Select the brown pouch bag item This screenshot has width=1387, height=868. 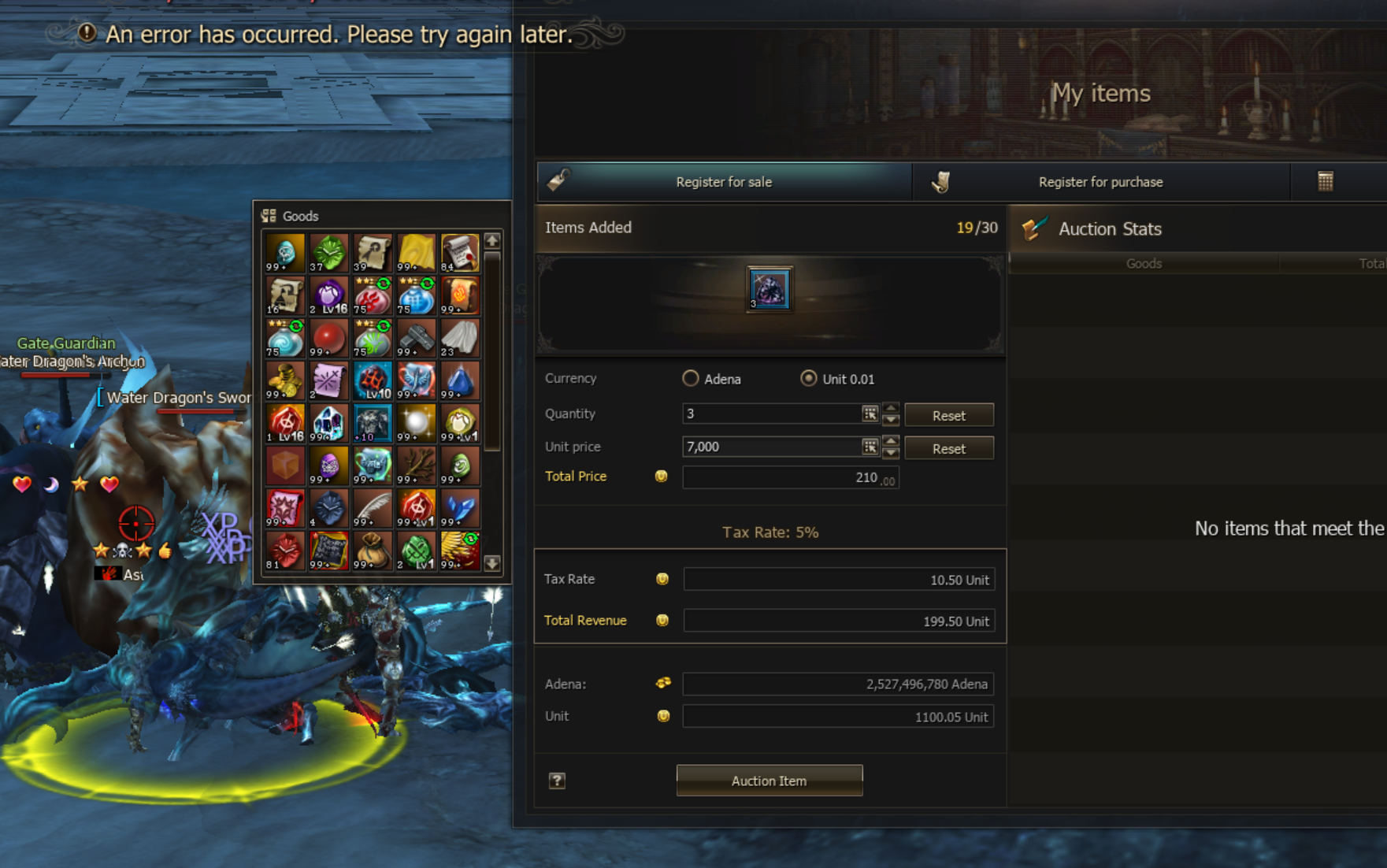pyautogui.click(x=373, y=551)
